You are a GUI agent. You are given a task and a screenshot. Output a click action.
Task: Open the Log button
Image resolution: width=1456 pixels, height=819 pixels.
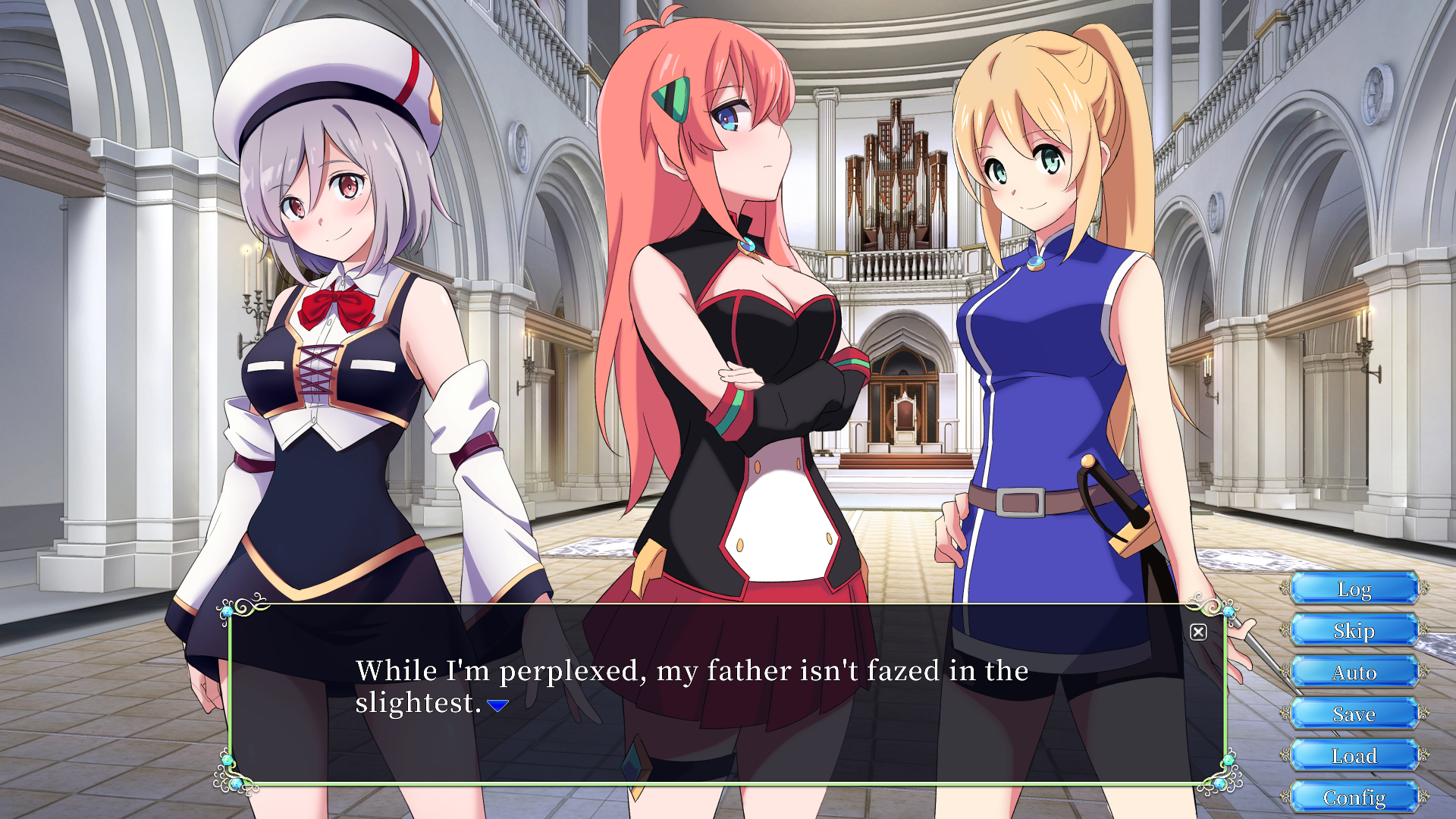click(1354, 589)
